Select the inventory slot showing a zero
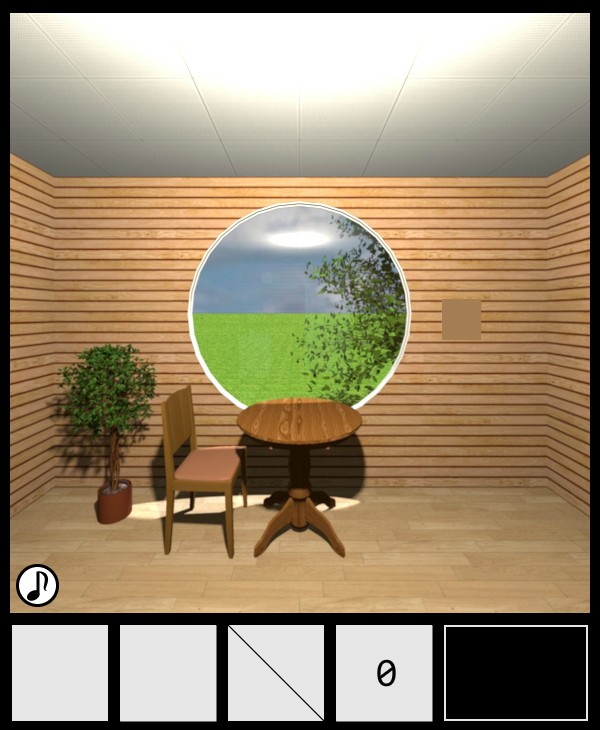600x730 pixels. [384, 673]
